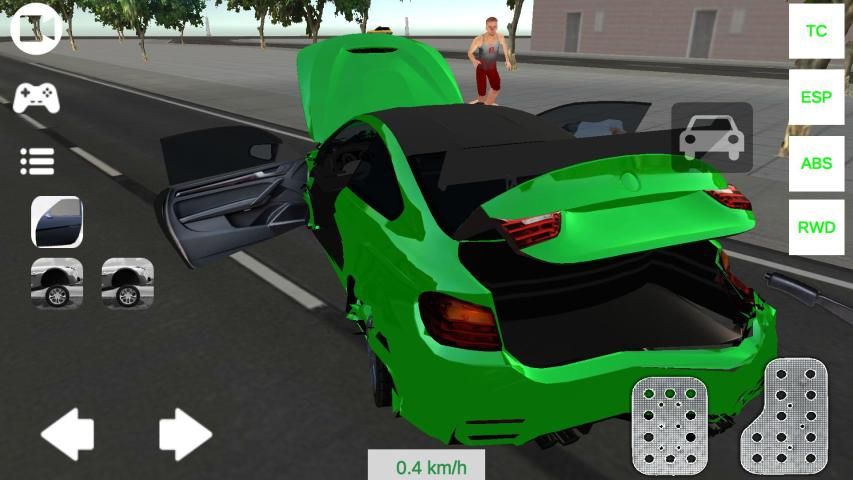Tap the white car icon button
Screen dimensions: 853x480
pyautogui.click(x=712, y=137)
